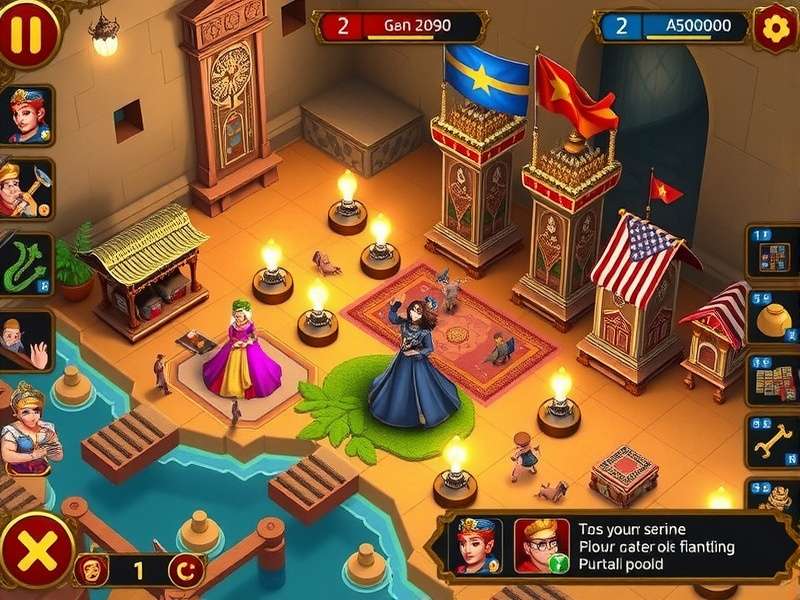This screenshot has height=600, width=800.
Task: Click the small red mask icon
Action: point(91,570)
